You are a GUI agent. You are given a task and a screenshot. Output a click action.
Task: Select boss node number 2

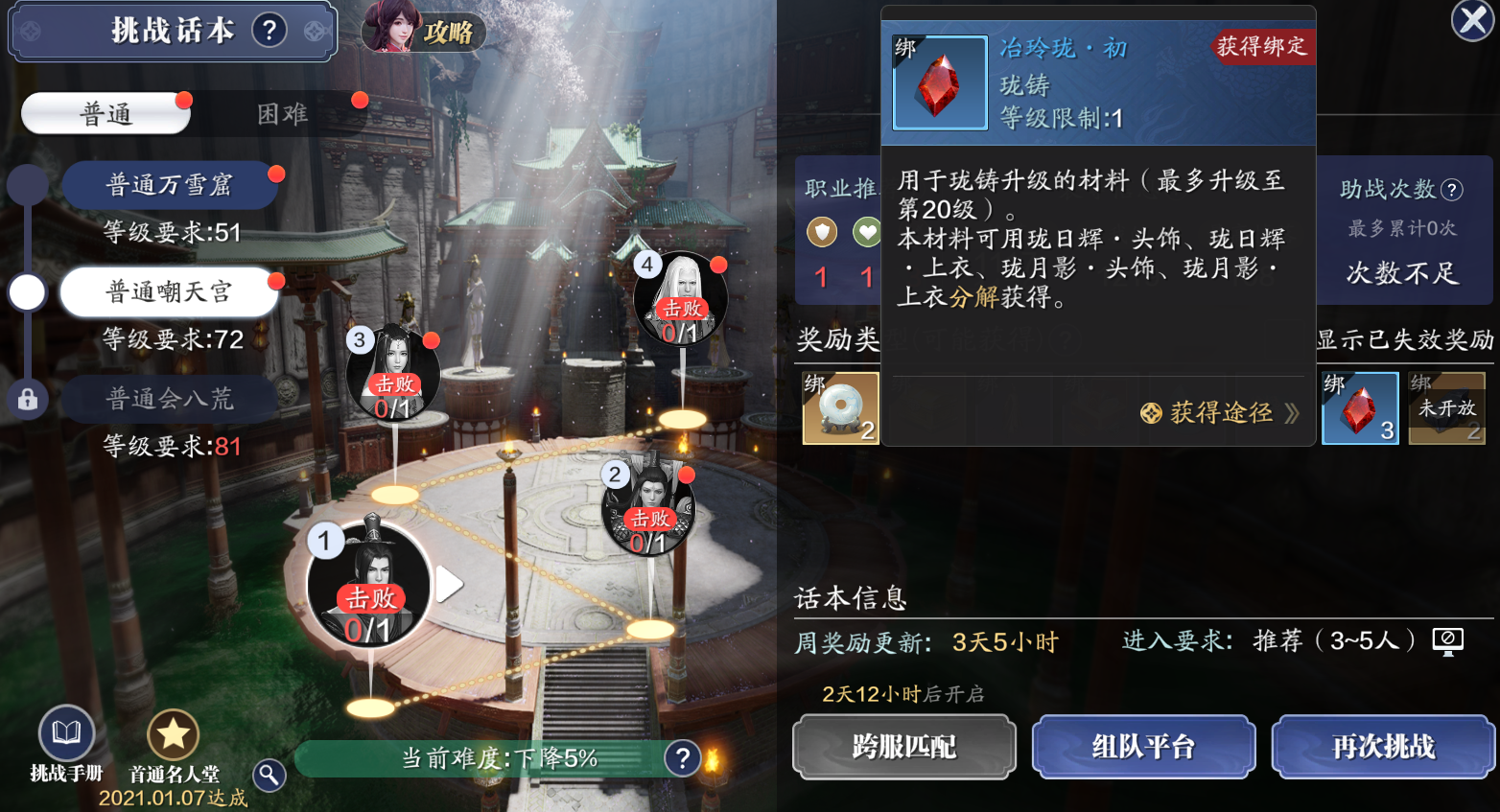tap(649, 508)
